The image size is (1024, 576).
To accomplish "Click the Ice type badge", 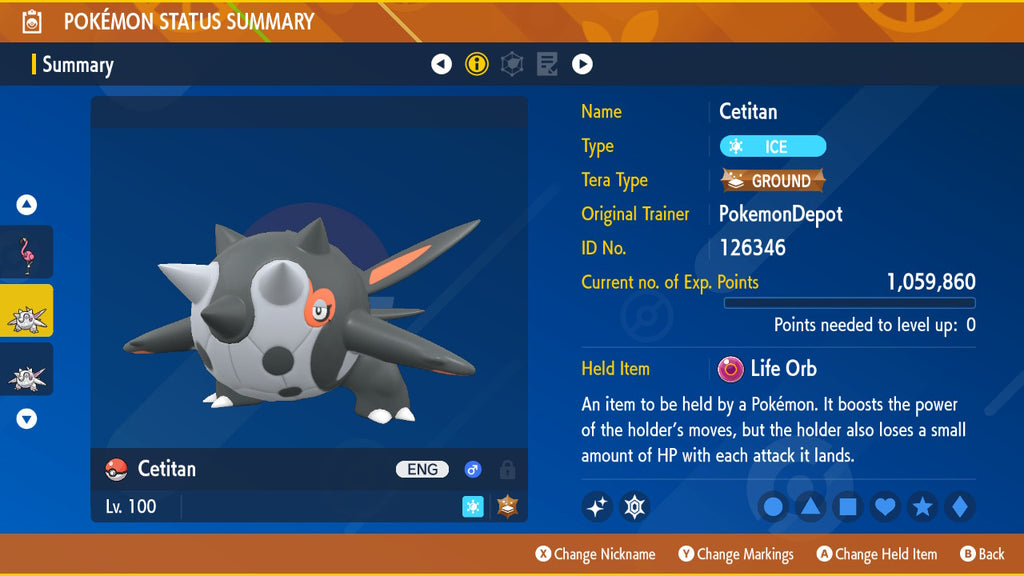I will (773, 147).
